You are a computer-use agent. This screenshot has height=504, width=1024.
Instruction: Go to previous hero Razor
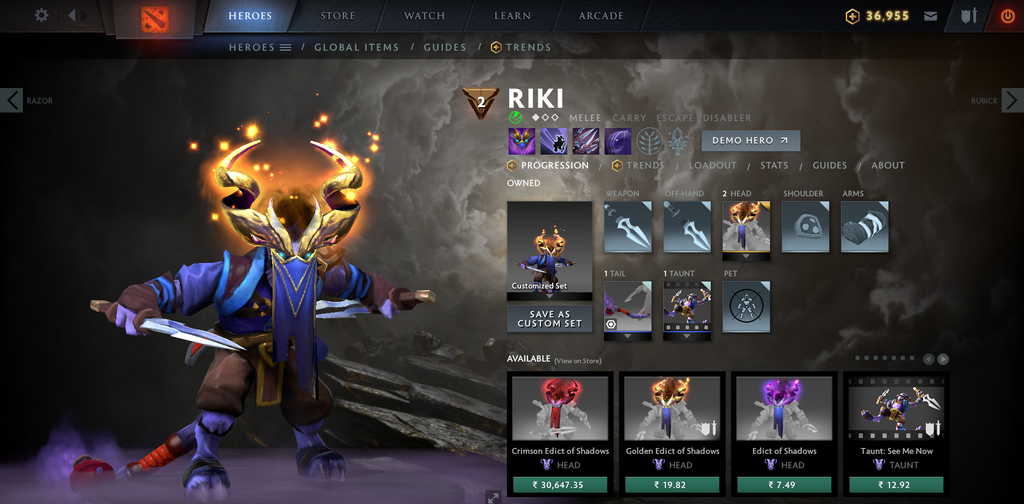click(12, 100)
